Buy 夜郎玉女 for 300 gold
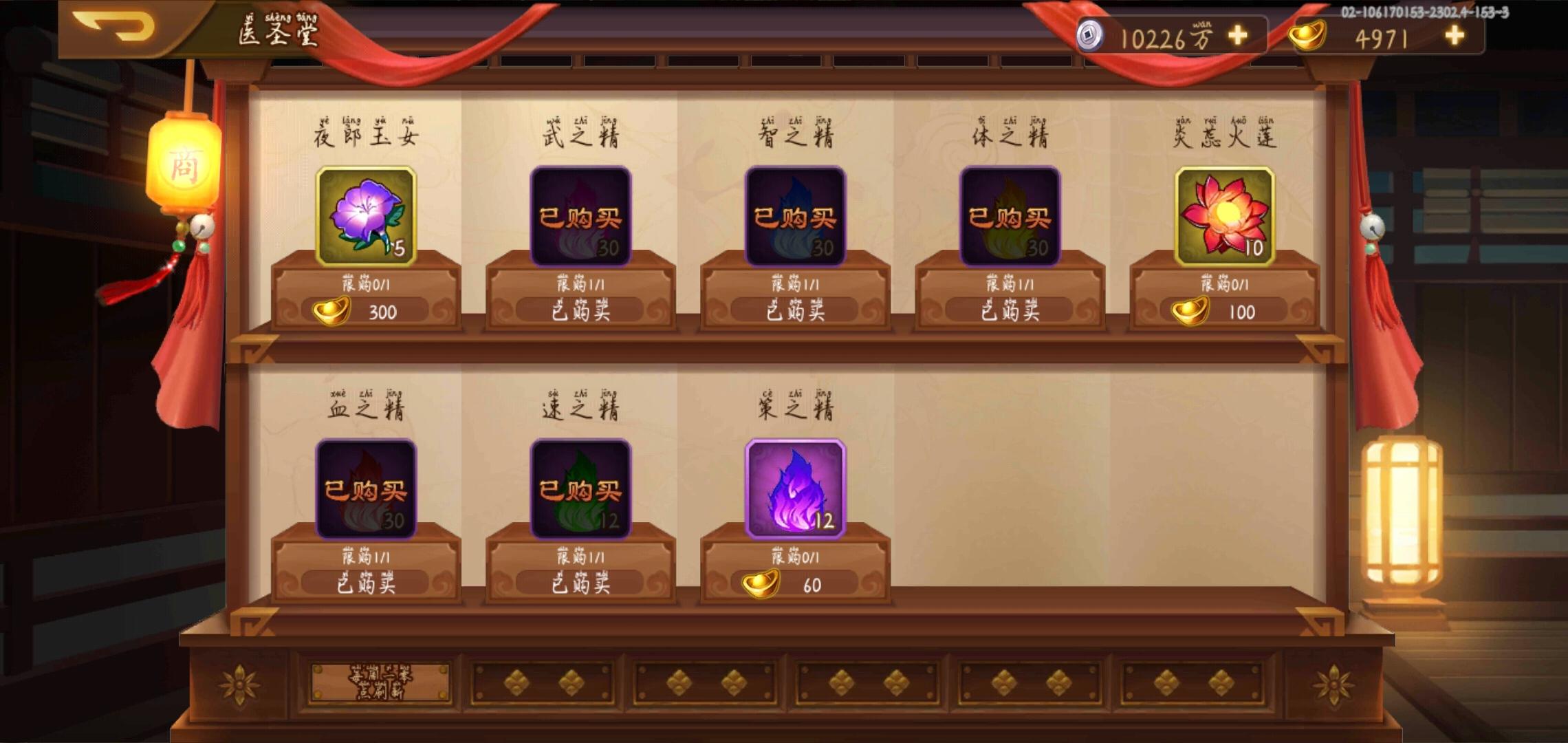Image resolution: width=1568 pixels, height=743 pixels. (375, 312)
